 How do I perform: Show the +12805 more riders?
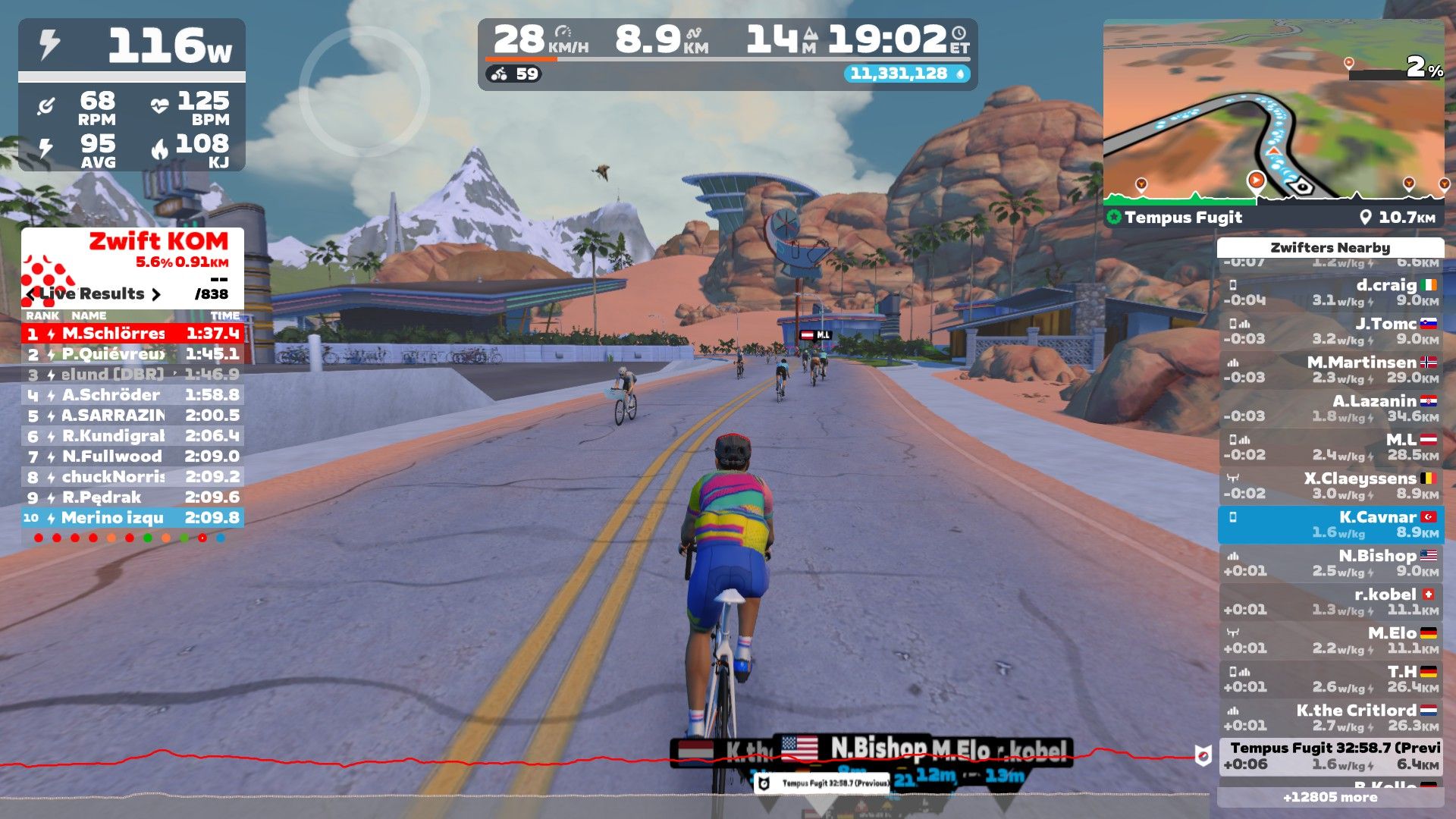(1330, 797)
